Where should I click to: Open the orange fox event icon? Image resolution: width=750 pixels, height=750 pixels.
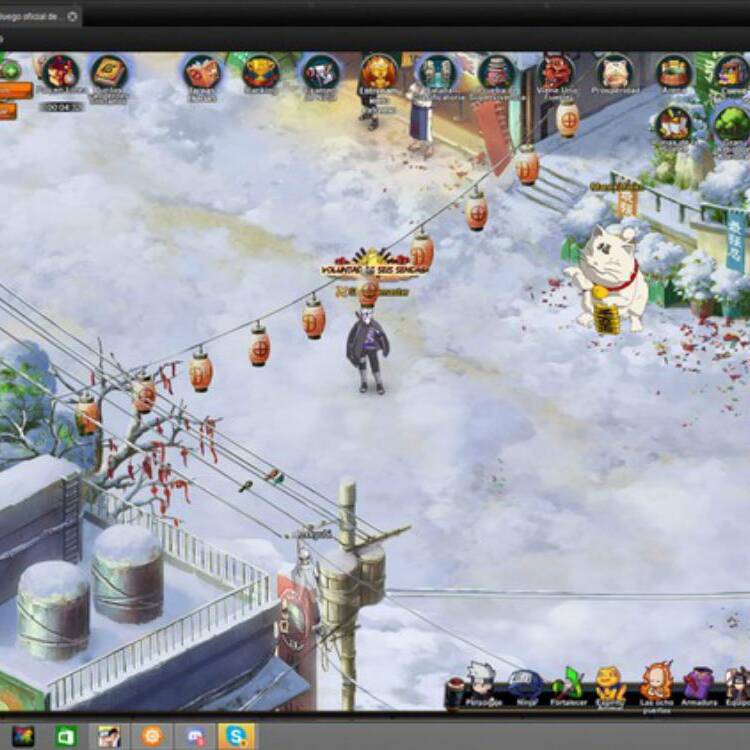pyautogui.click(x=379, y=72)
